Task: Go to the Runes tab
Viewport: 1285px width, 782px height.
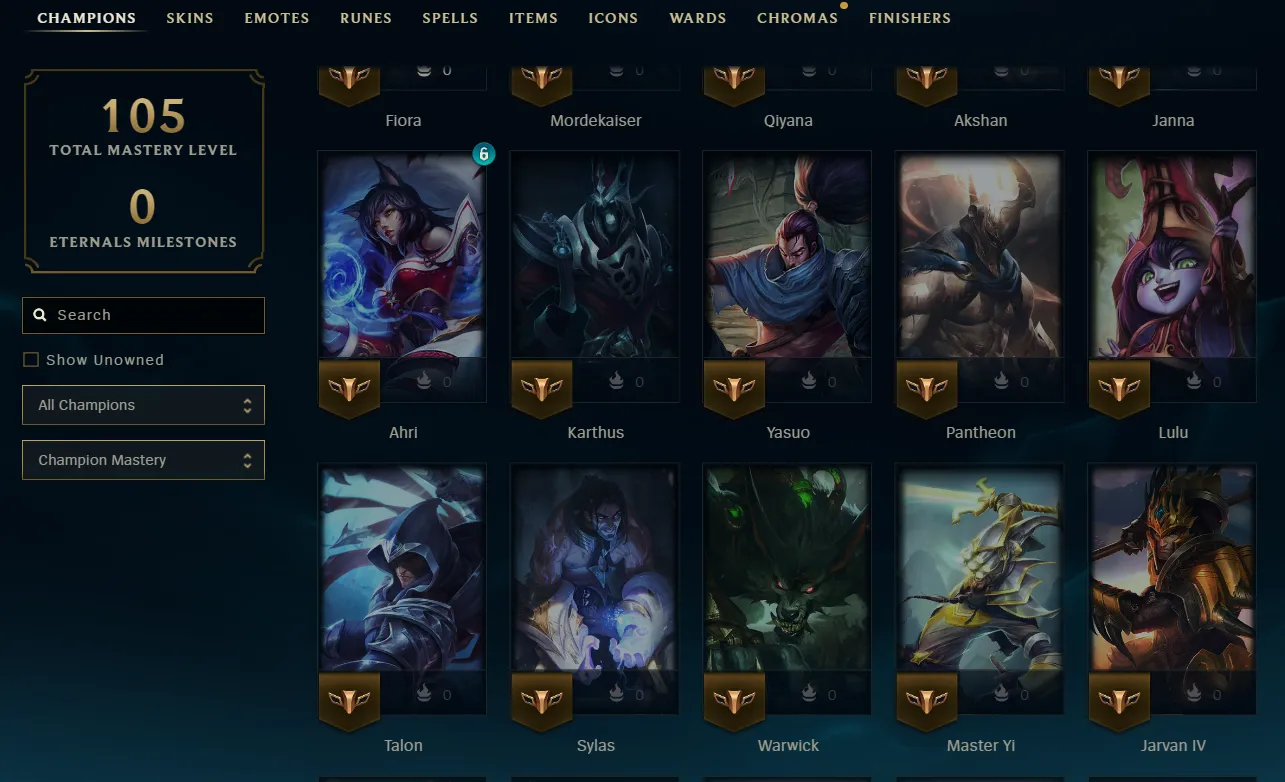Action: (366, 18)
